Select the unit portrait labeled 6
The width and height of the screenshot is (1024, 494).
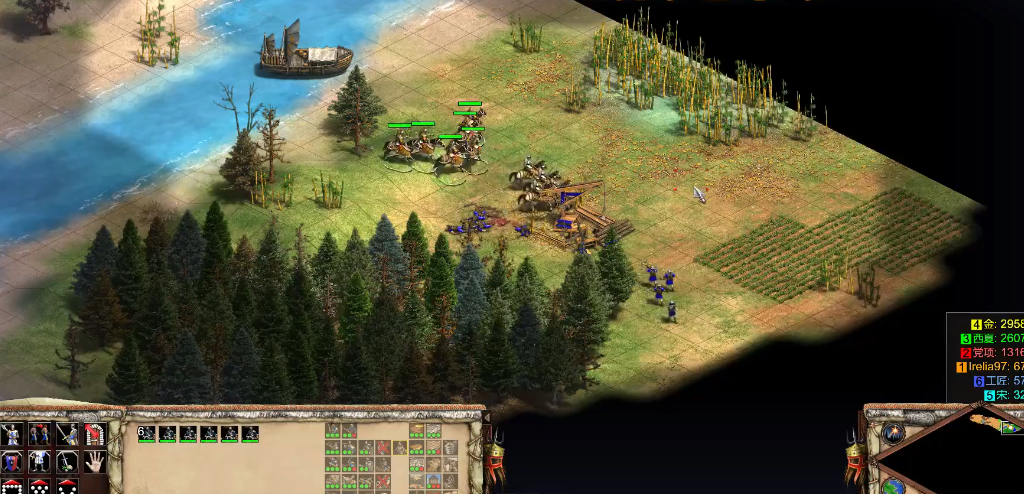tap(147, 433)
